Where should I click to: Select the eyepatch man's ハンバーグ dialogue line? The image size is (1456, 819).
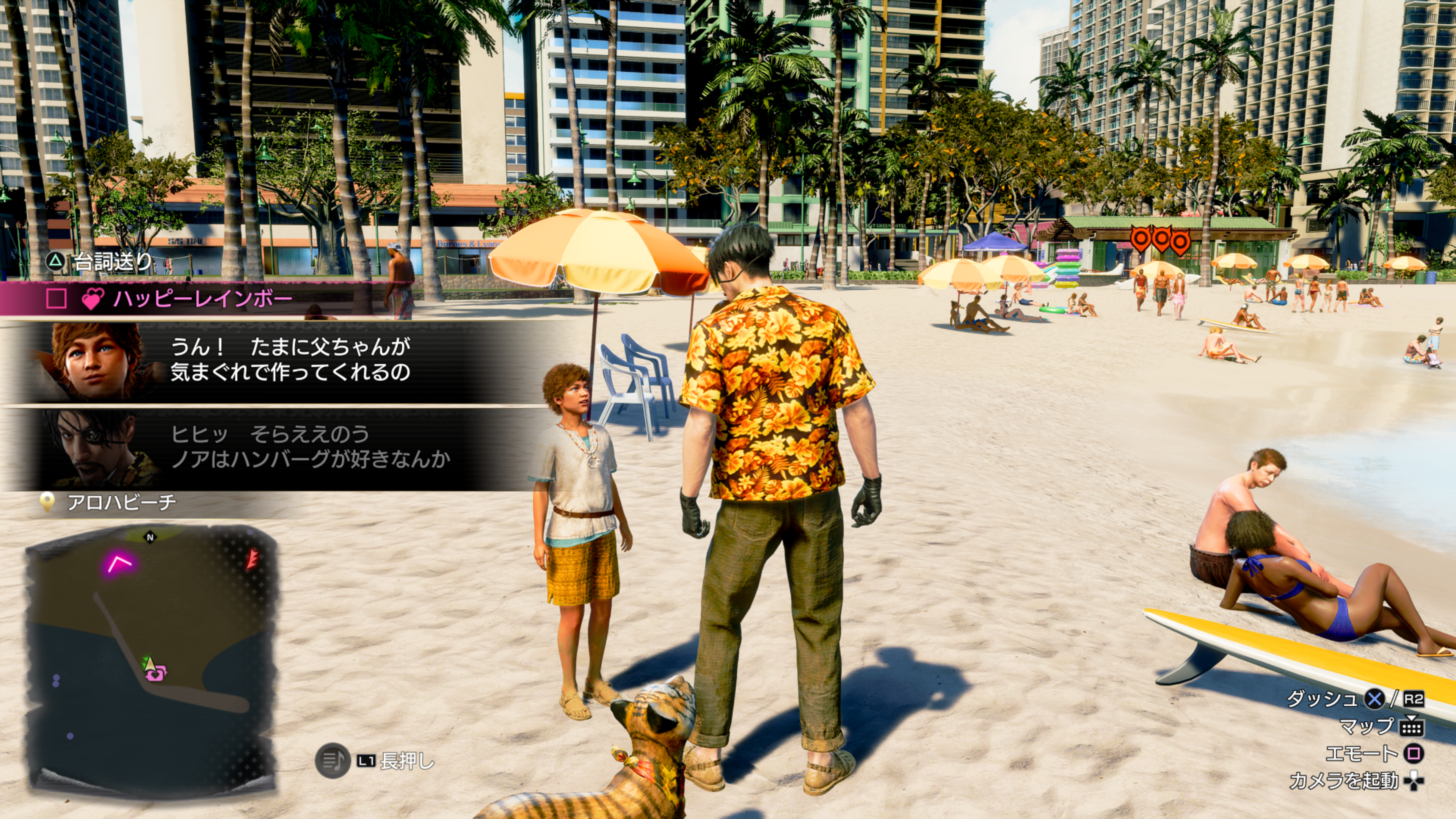pyautogui.click(x=310, y=447)
